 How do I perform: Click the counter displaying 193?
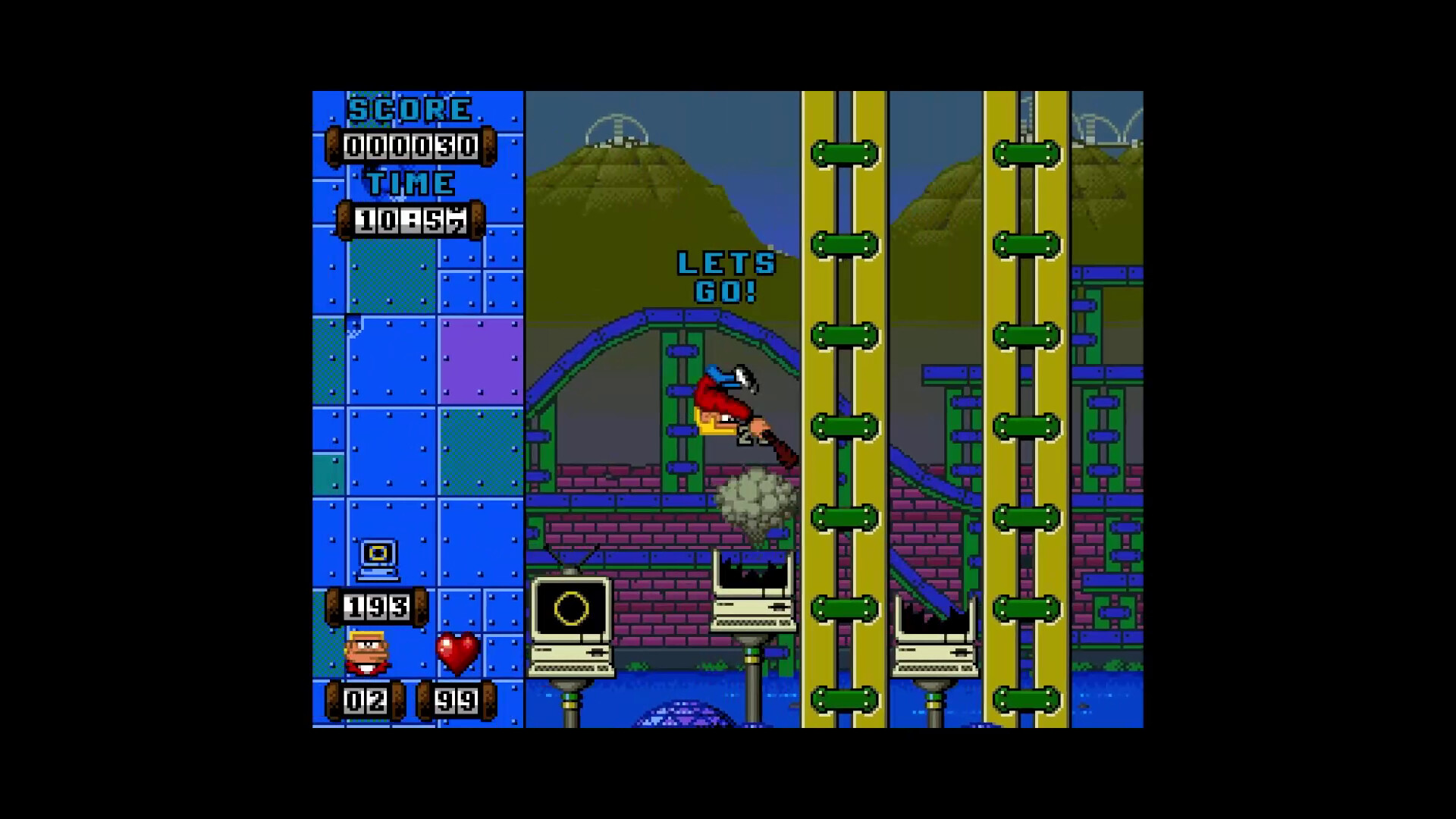click(x=378, y=605)
